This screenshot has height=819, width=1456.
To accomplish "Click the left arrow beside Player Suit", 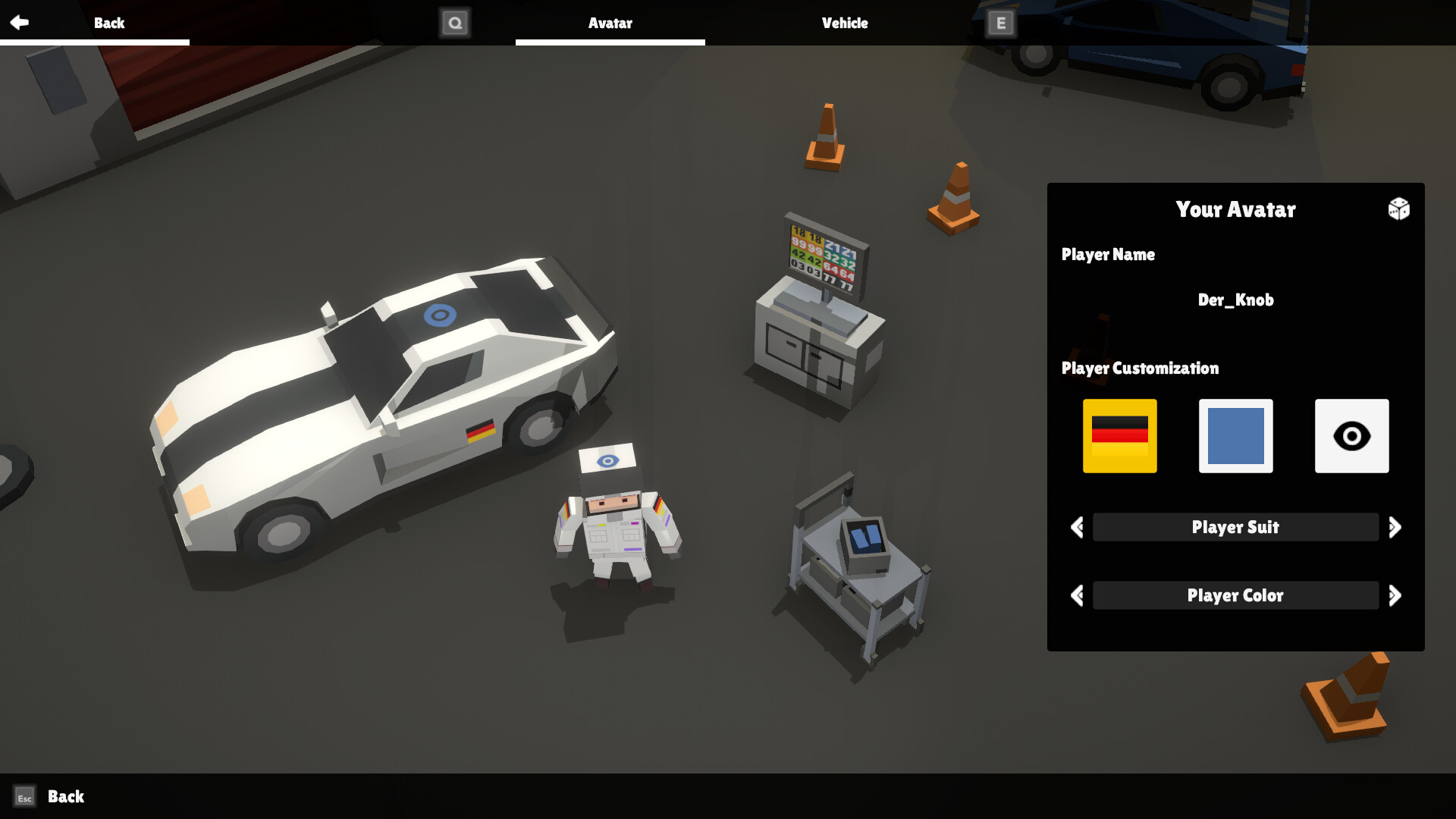I will (1075, 527).
